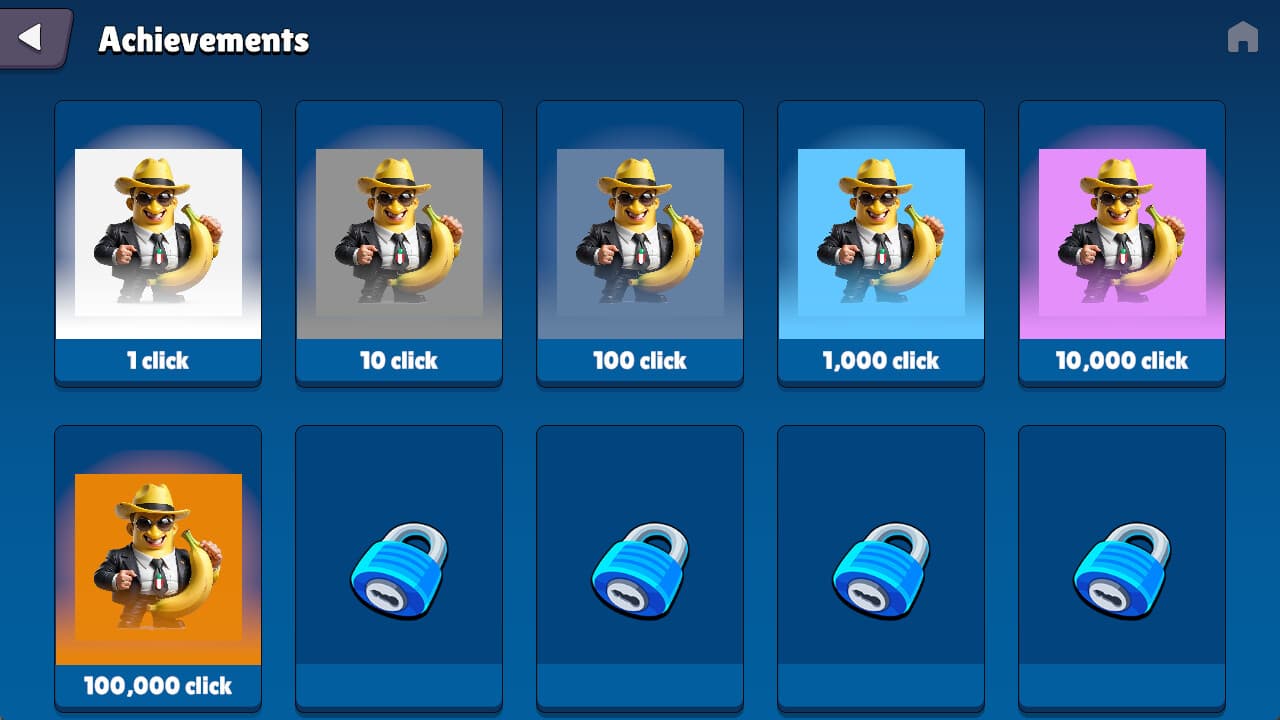Click the padlock icon on the second locked slot
This screenshot has width=1280, height=720.
tap(639, 567)
